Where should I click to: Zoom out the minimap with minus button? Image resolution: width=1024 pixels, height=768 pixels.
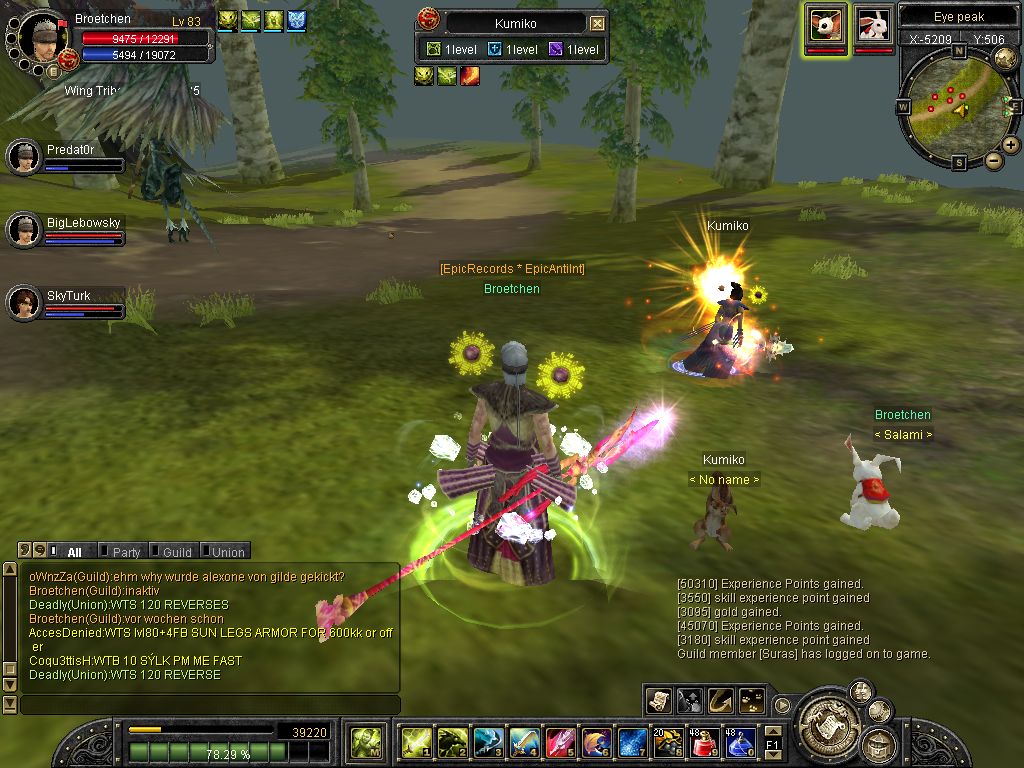click(x=994, y=160)
